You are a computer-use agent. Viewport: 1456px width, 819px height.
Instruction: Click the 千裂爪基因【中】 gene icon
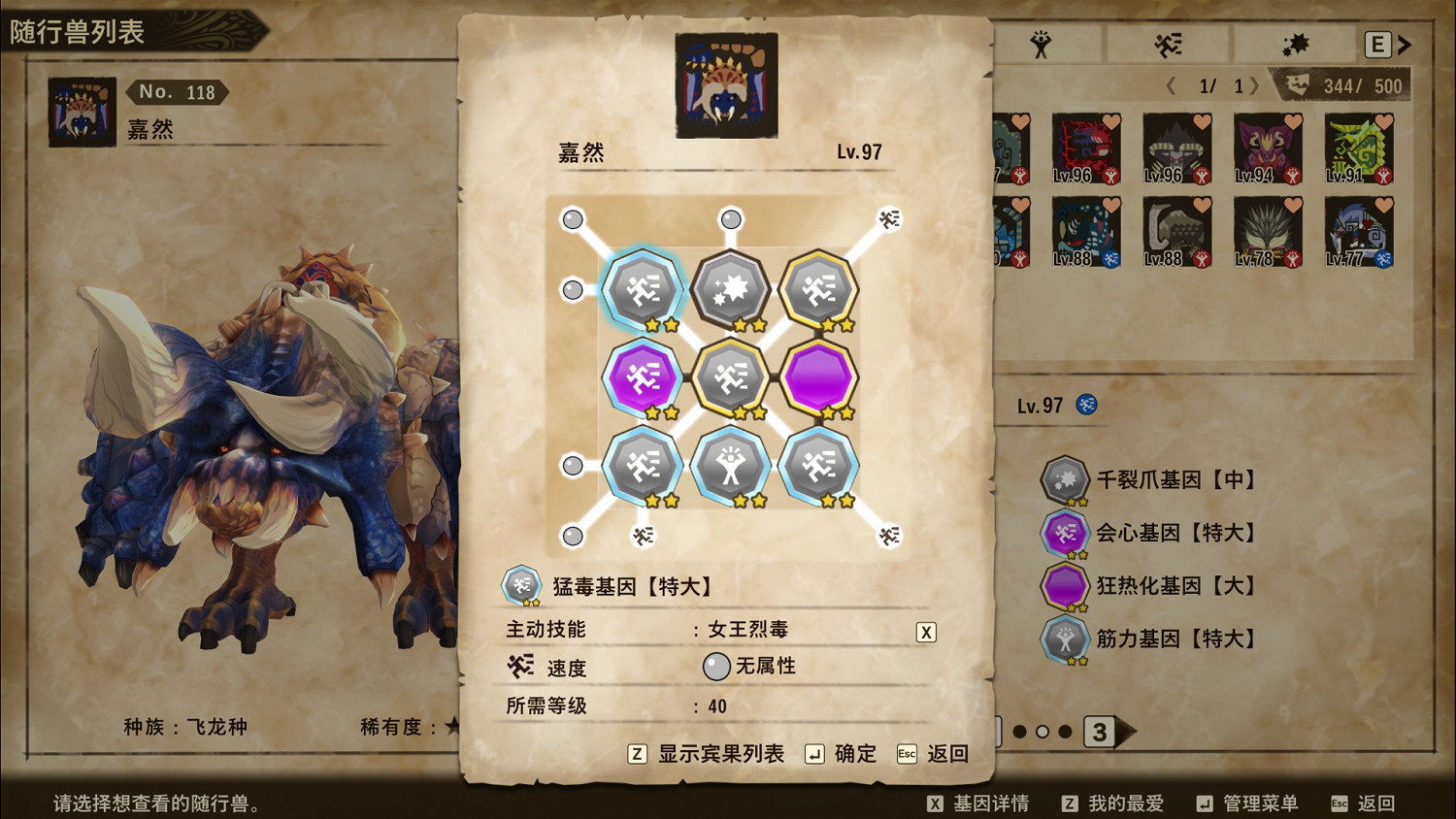(x=1065, y=479)
